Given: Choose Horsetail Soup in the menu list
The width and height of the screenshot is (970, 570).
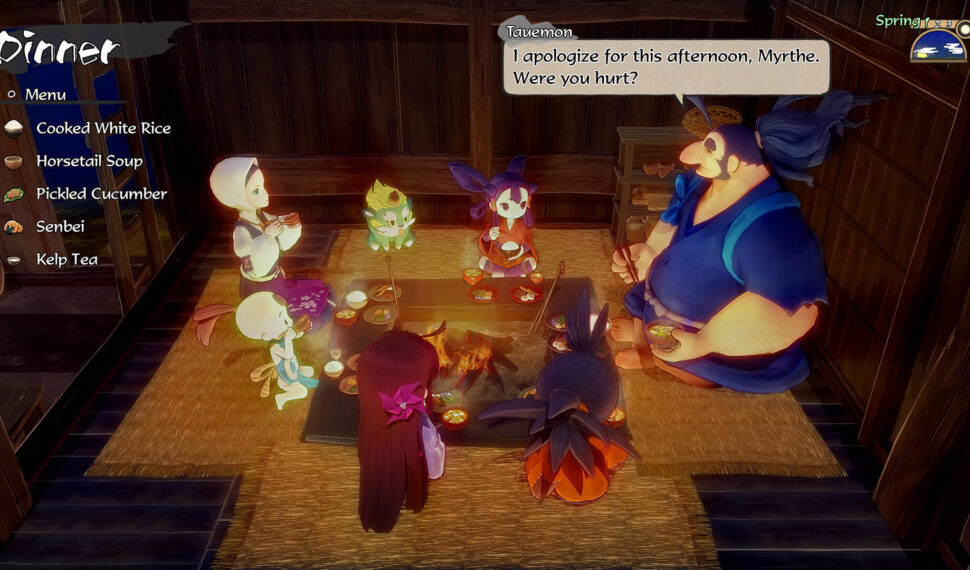Looking at the screenshot, I should [89, 161].
